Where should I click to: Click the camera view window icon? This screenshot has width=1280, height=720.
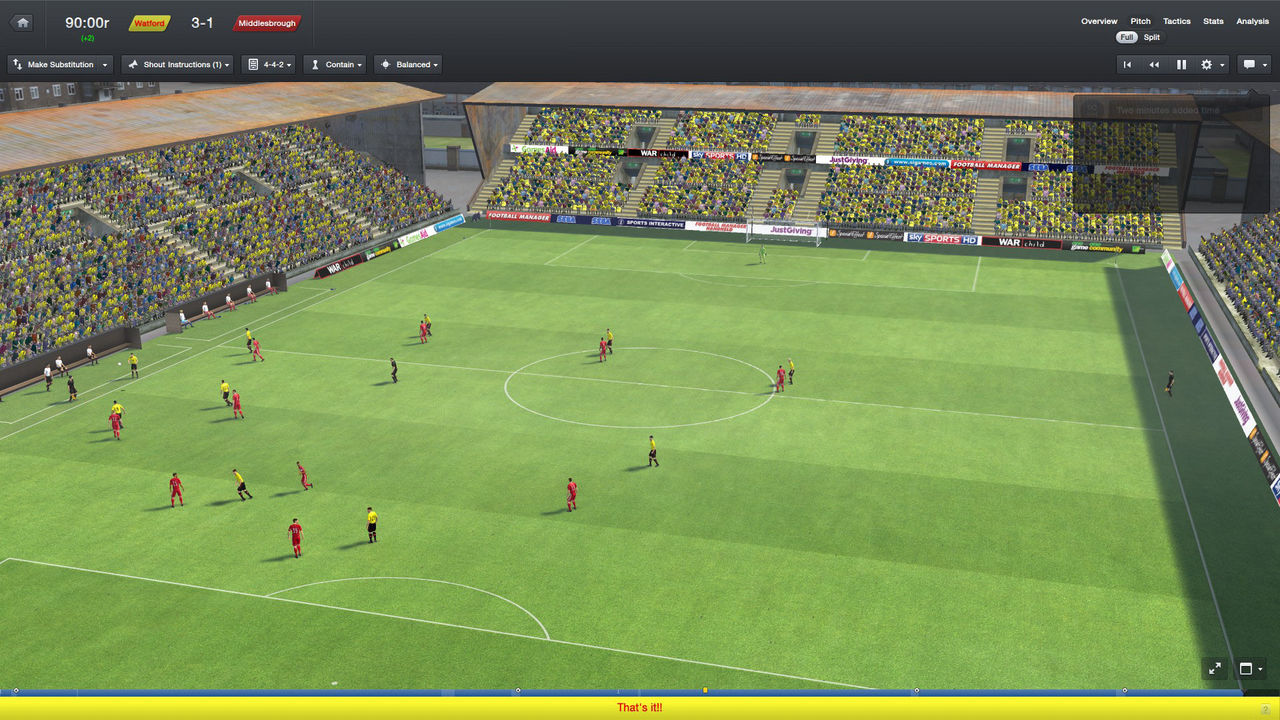coord(1247,668)
